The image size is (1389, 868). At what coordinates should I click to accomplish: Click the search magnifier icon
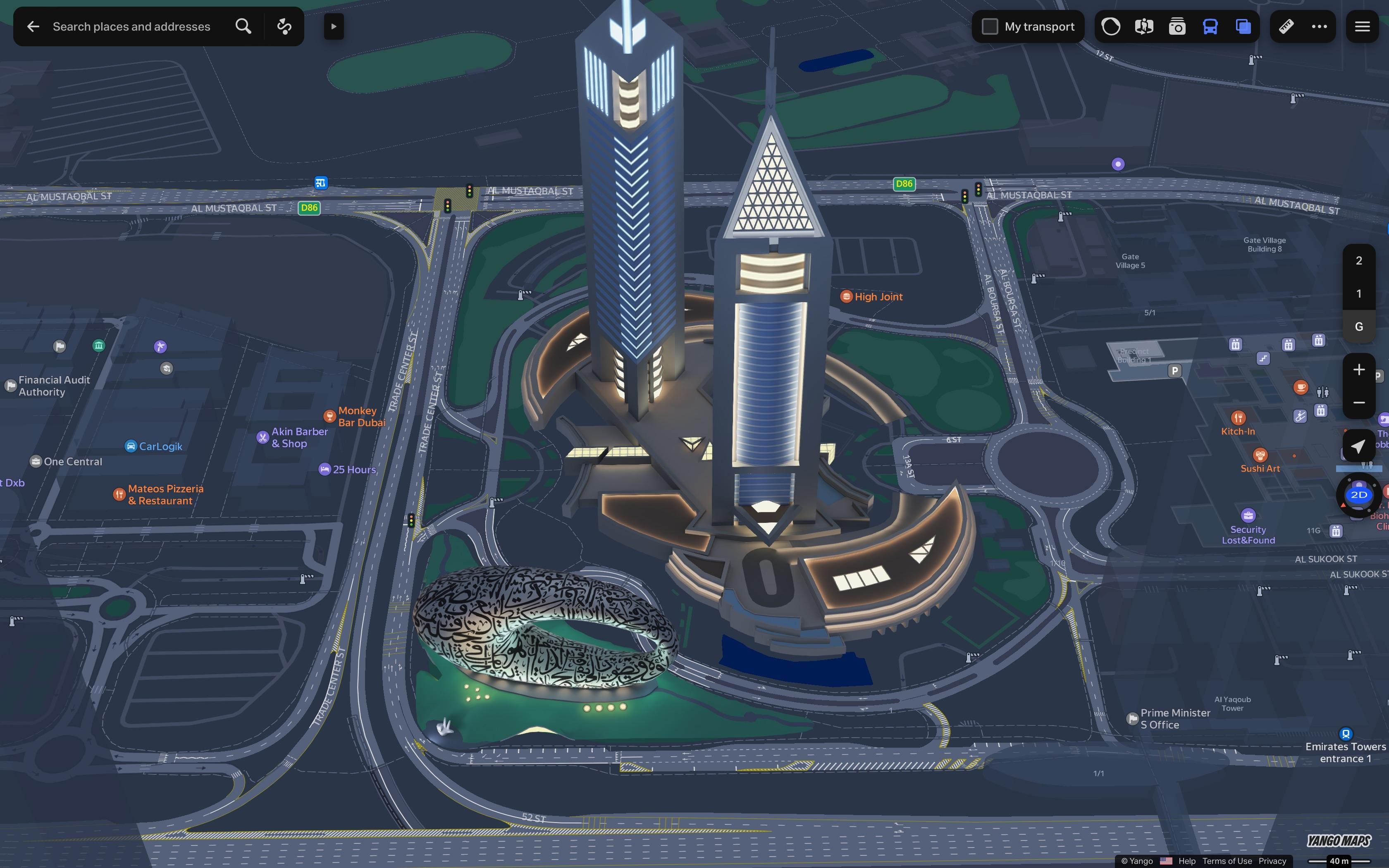(243, 26)
